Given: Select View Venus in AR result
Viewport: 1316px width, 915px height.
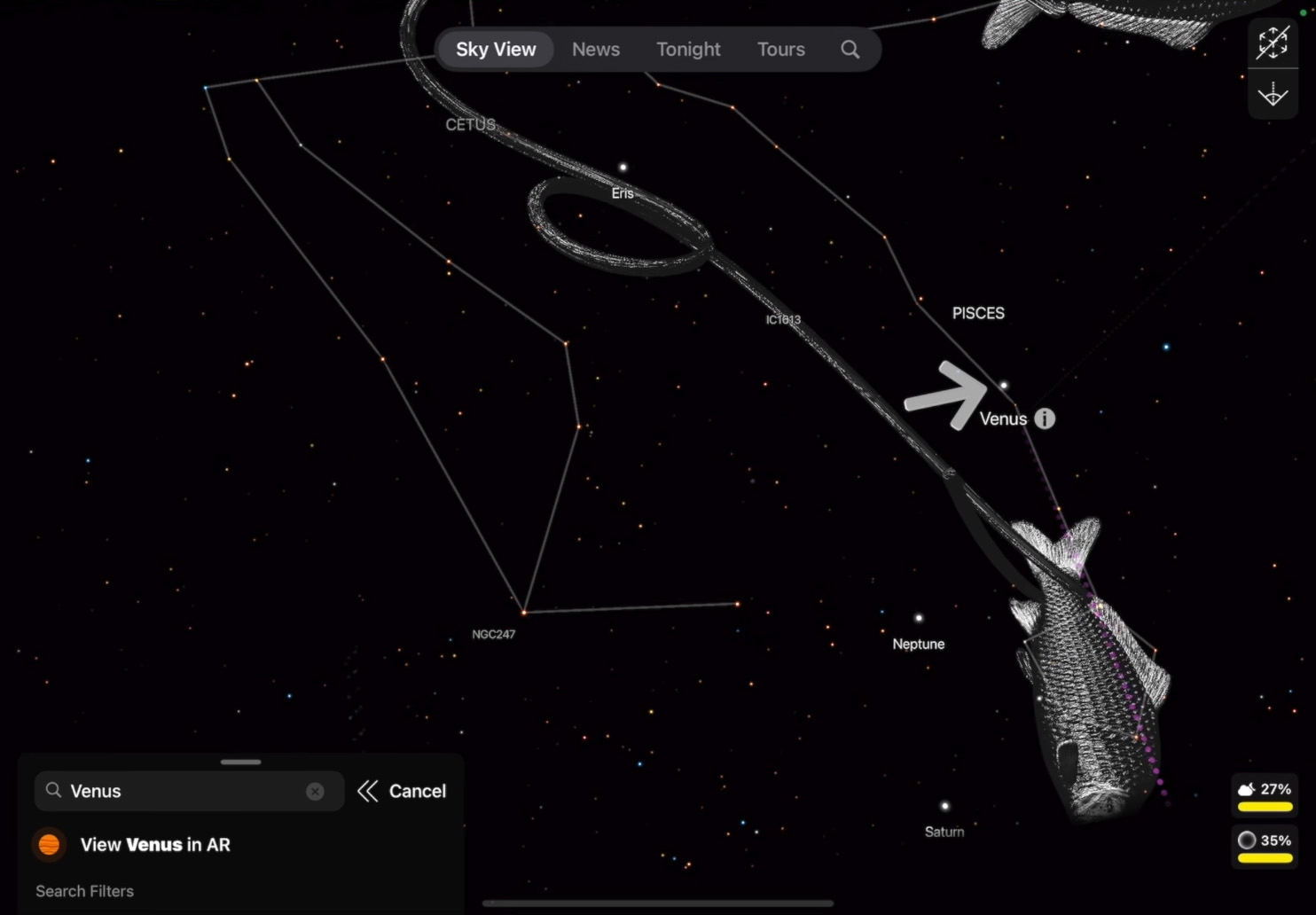Looking at the screenshot, I should pyautogui.click(x=154, y=845).
